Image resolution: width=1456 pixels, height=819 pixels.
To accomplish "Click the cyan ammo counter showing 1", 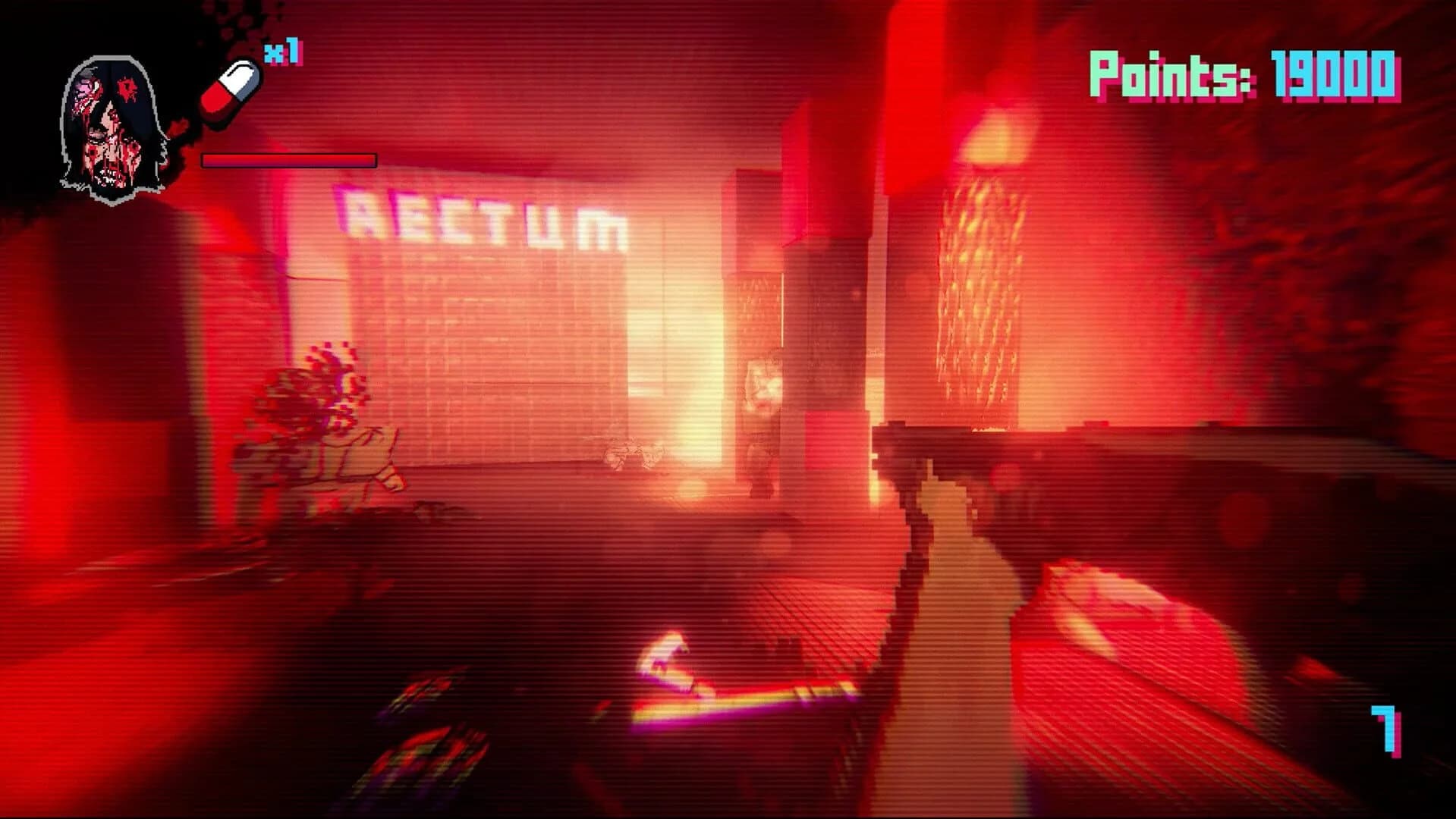I will click(x=1385, y=730).
